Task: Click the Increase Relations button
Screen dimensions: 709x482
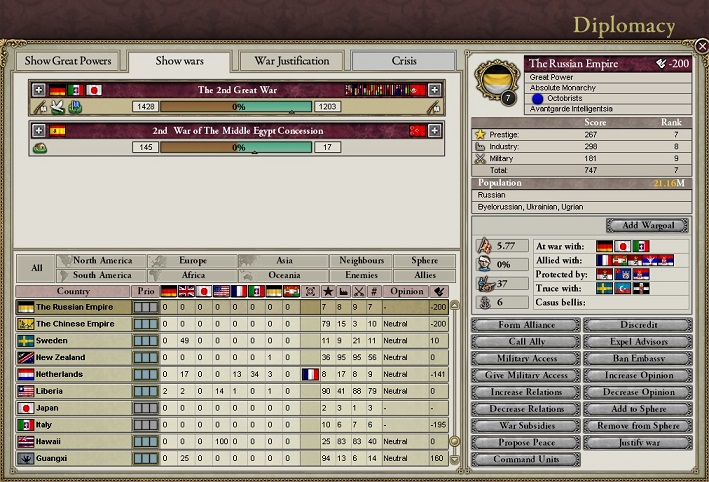Action: 524,392
